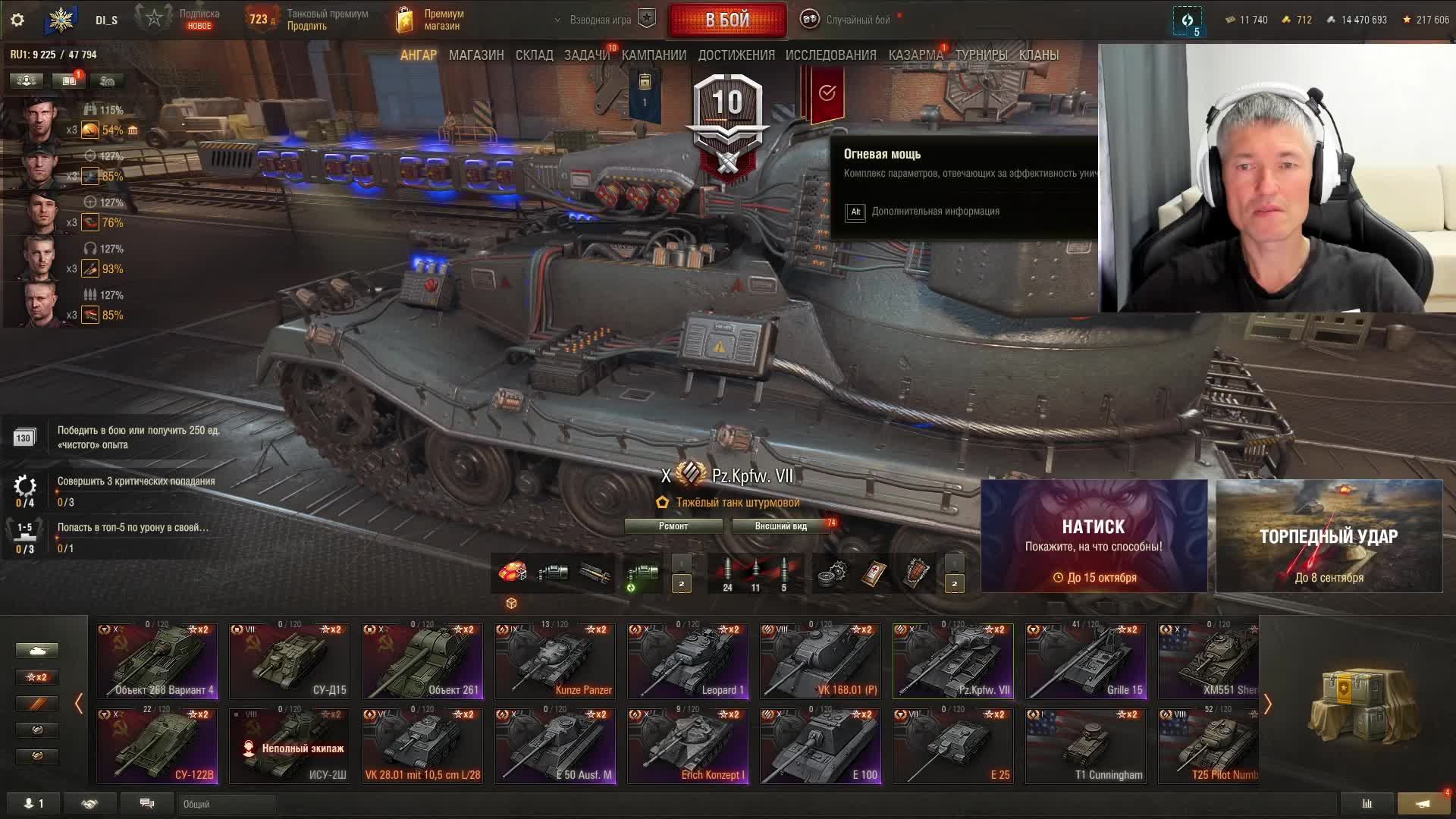The height and width of the screenshot is (819, 1456).
Task: Open the НАТИСК event banner
Action: coord(1094,536)
